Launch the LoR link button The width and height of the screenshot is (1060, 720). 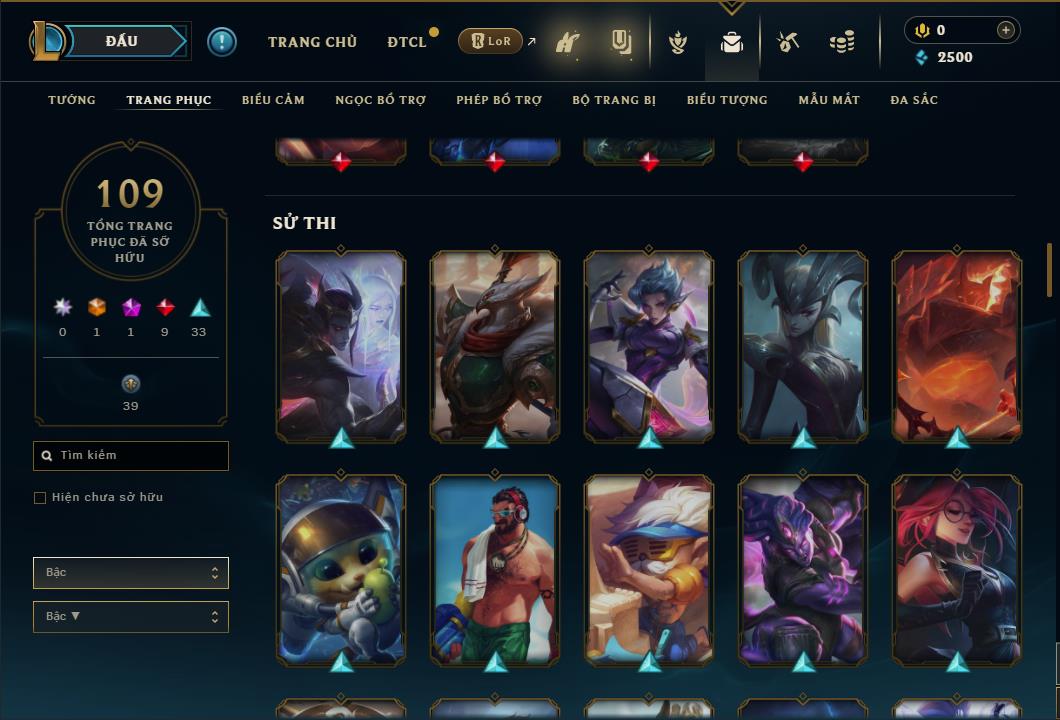pos(492,41)
